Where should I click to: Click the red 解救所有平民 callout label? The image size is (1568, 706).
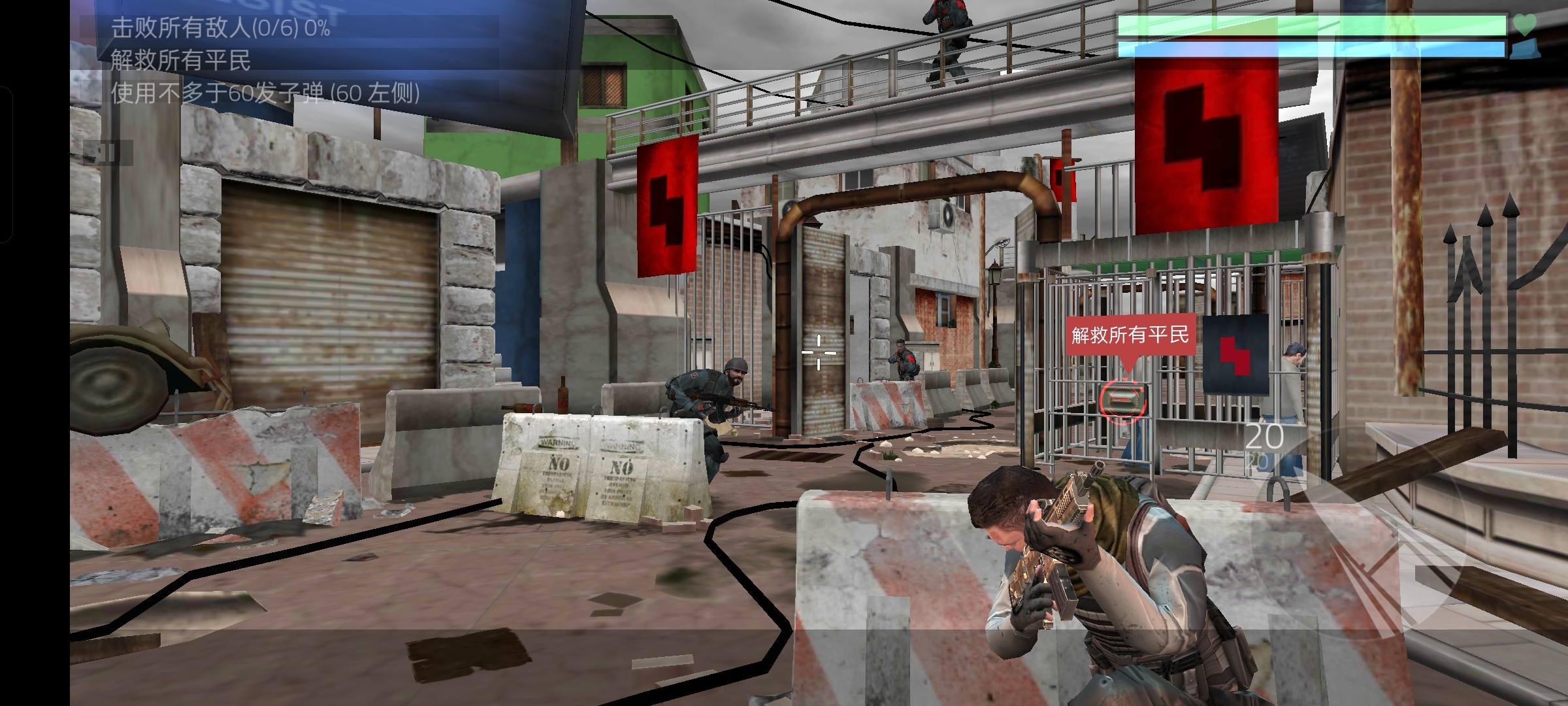[x=1130, y=335]
